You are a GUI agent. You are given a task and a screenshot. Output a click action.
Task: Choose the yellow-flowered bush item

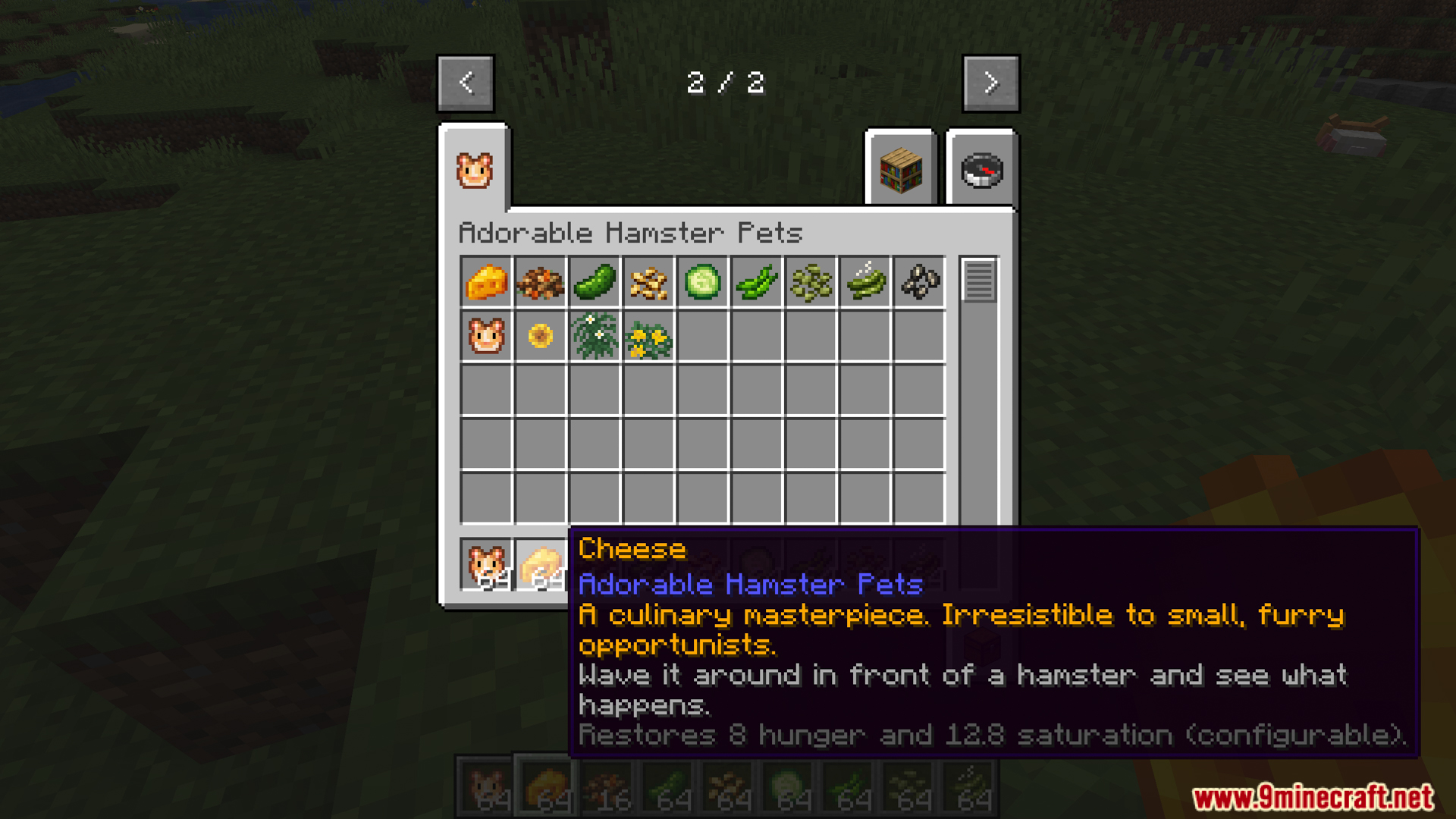point(649,336)
